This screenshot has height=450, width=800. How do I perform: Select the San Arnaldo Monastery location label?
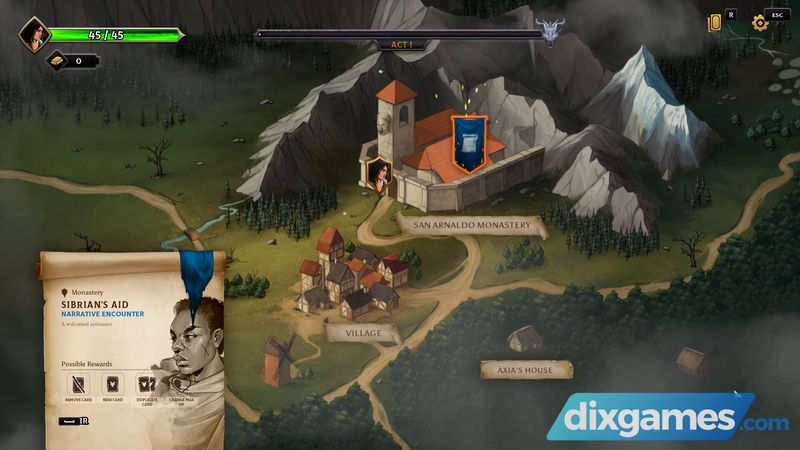472,225
